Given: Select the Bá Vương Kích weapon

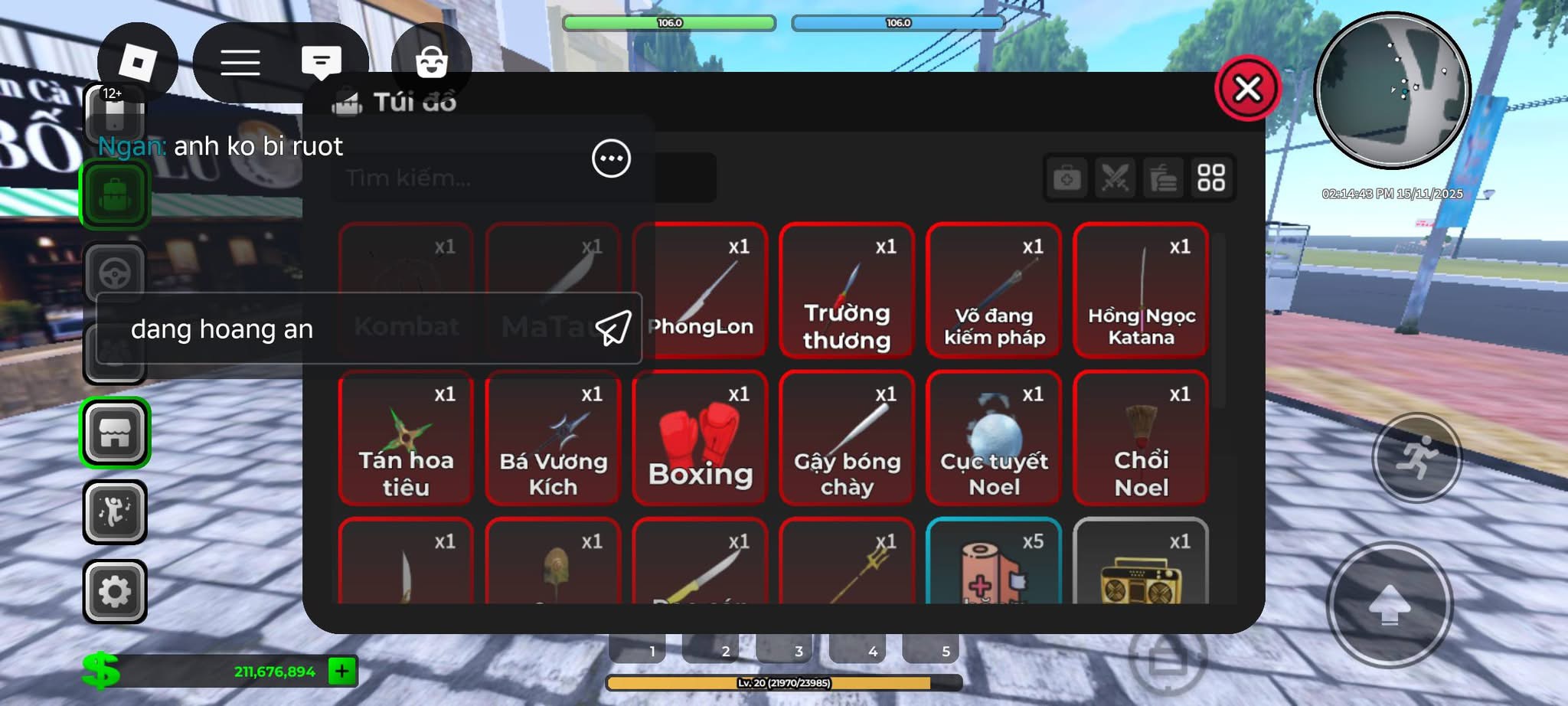Looking at the screenshot, I should click(x=552, y=438).
